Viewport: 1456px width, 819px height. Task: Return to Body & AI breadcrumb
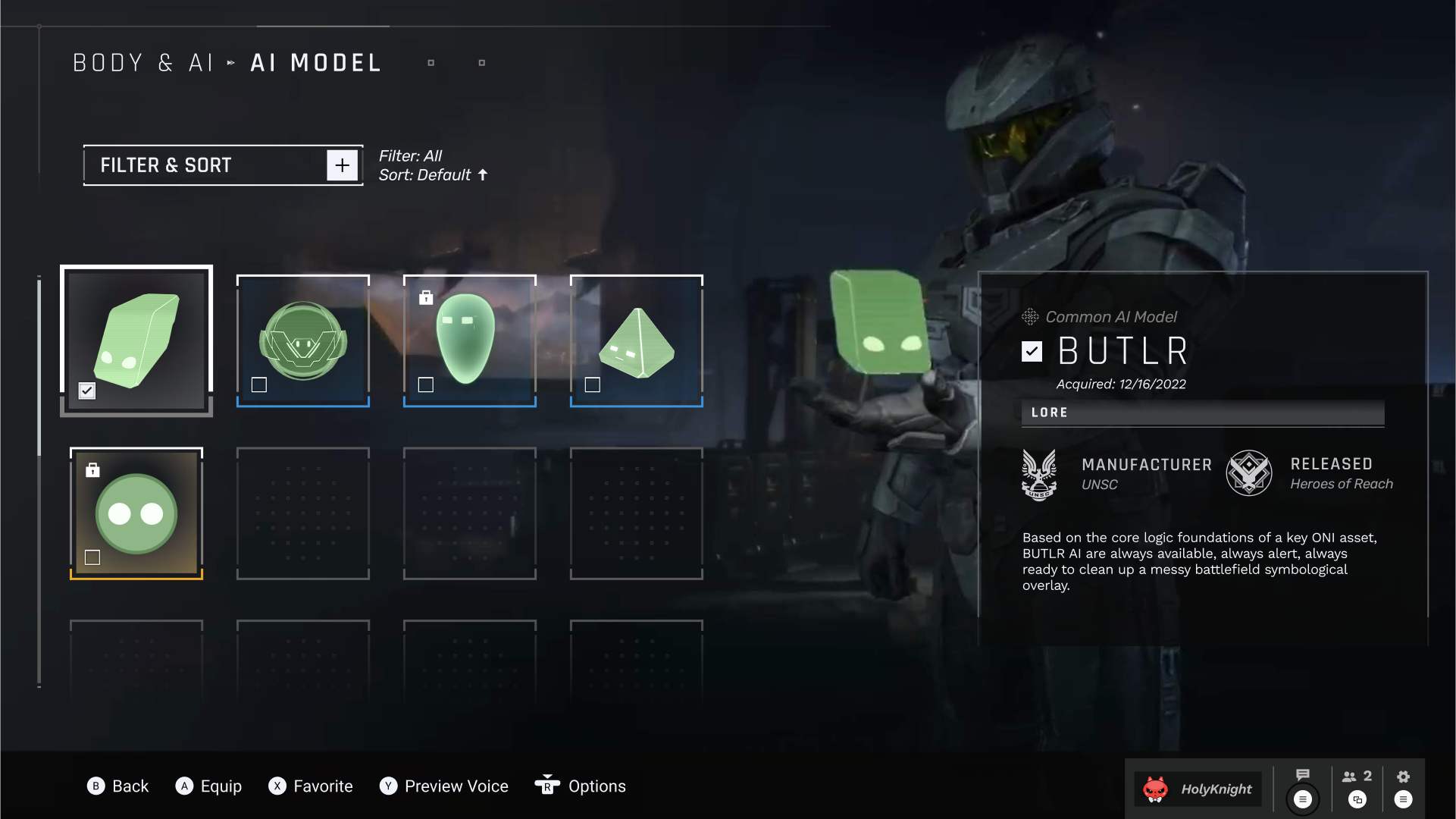pyautogui.click(x=142, y=63)
